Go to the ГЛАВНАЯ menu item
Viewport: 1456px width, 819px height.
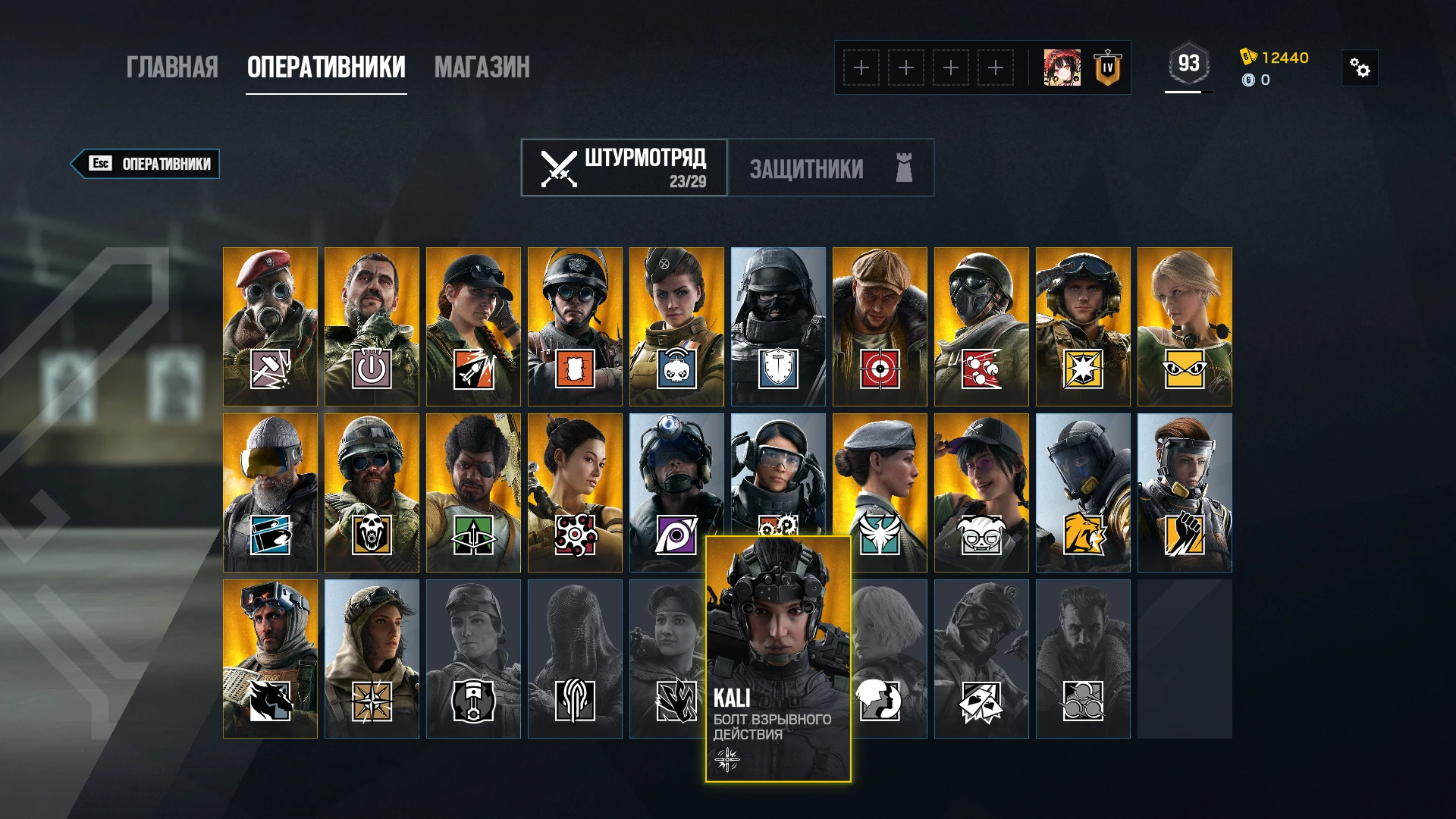click(173, 67)
